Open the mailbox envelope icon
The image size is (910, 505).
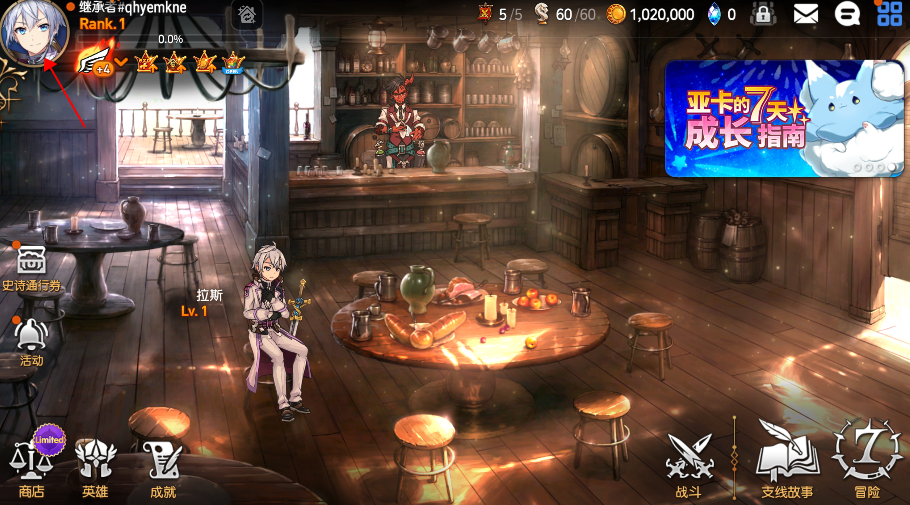click(806, 14)
